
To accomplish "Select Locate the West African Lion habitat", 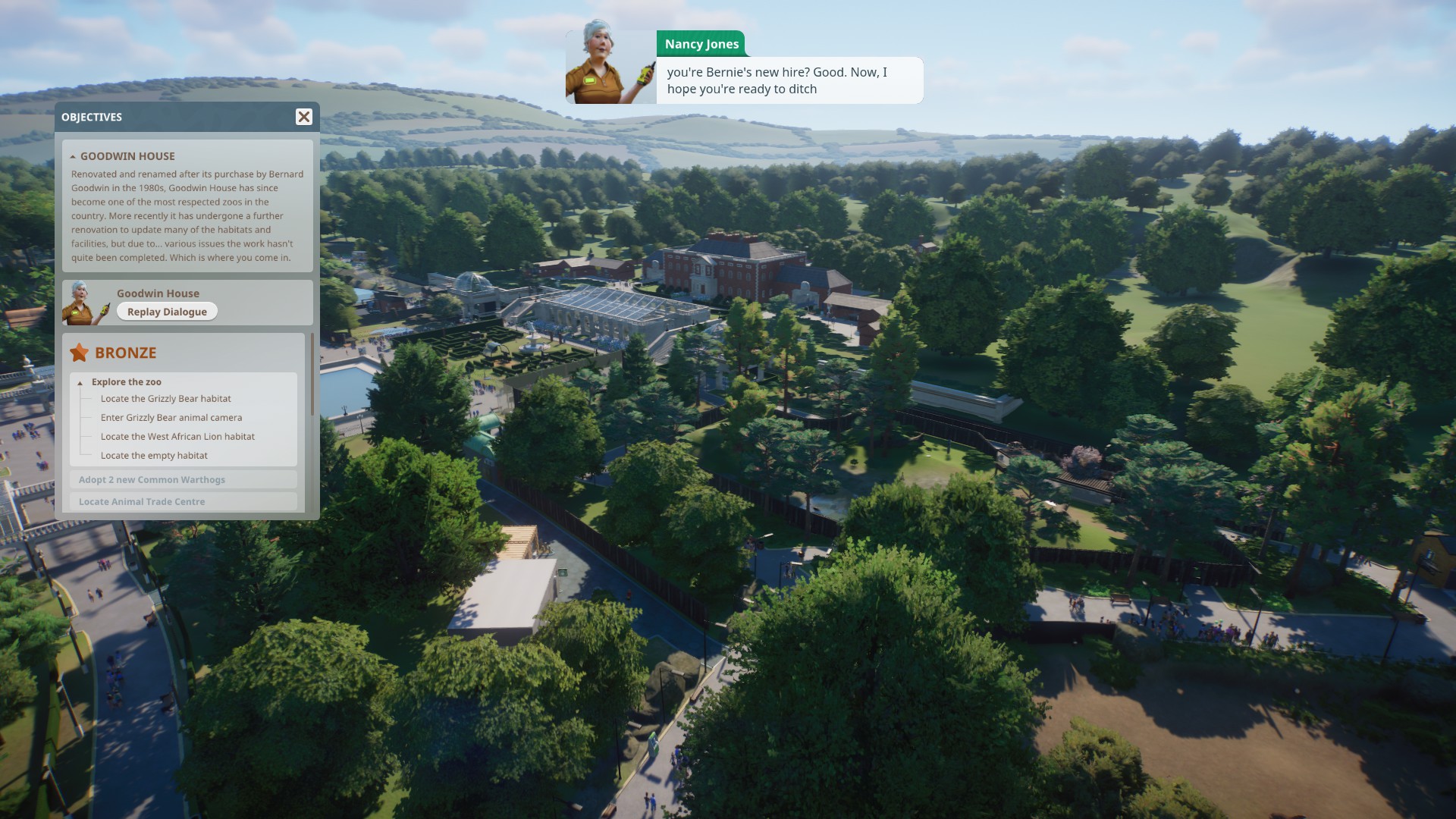I will [177, 437].
